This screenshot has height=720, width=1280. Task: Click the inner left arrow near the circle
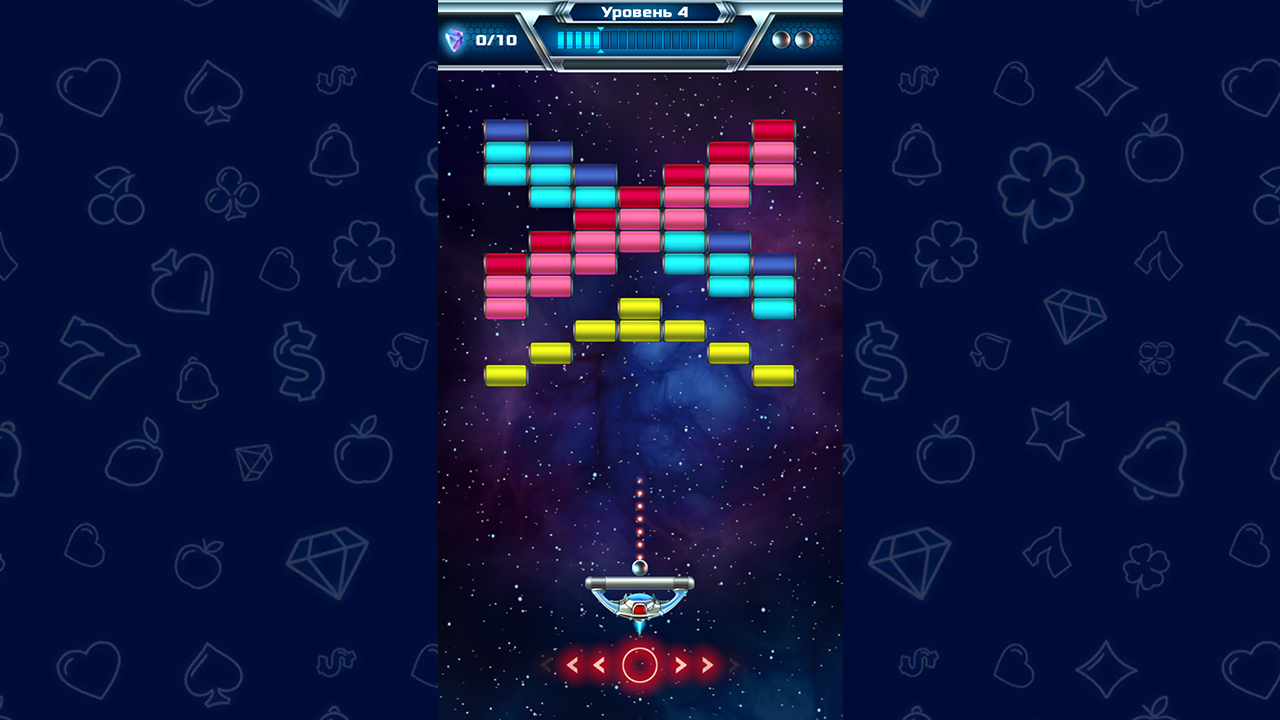600,665
